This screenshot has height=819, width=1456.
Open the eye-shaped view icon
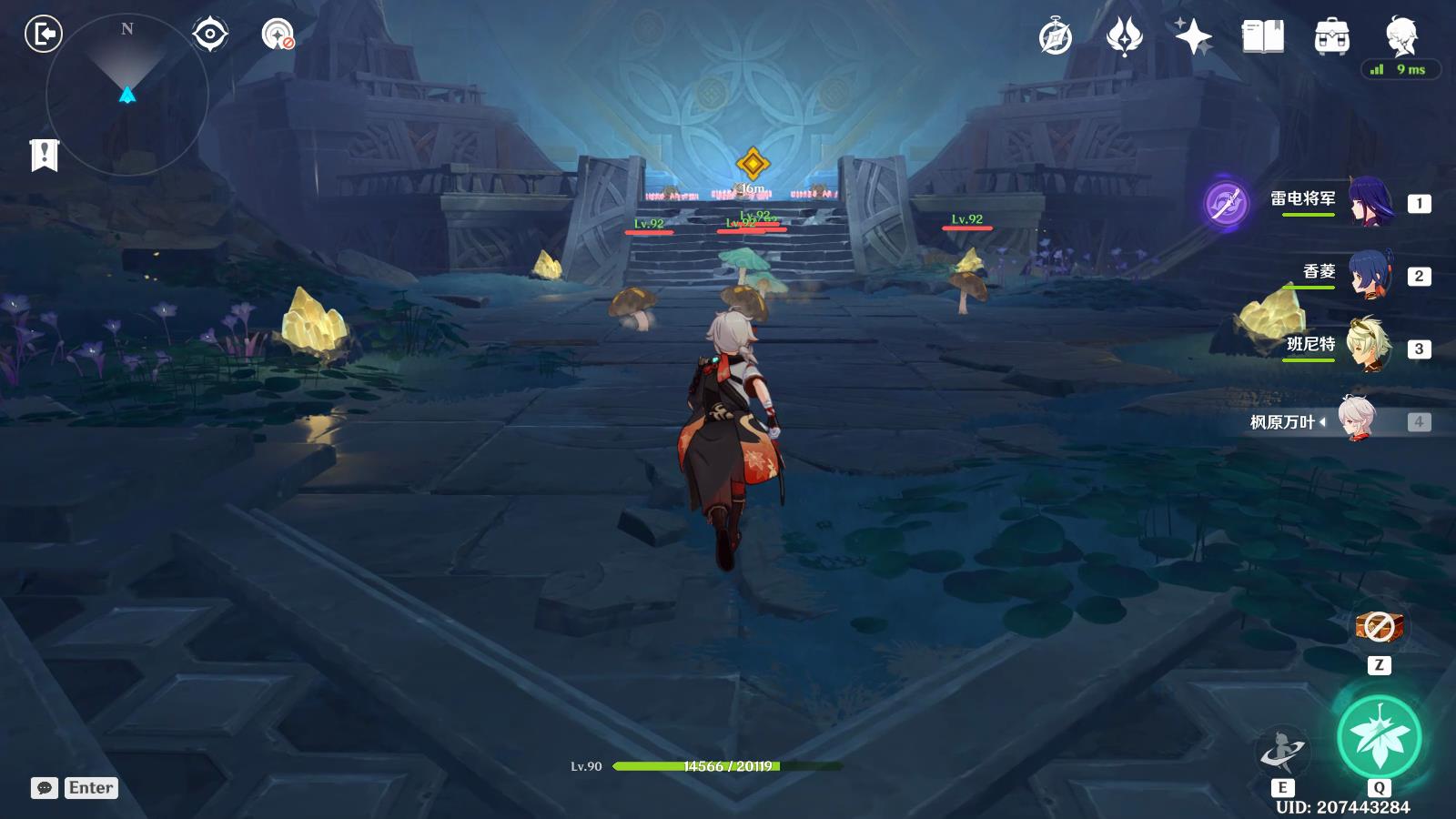210,35
